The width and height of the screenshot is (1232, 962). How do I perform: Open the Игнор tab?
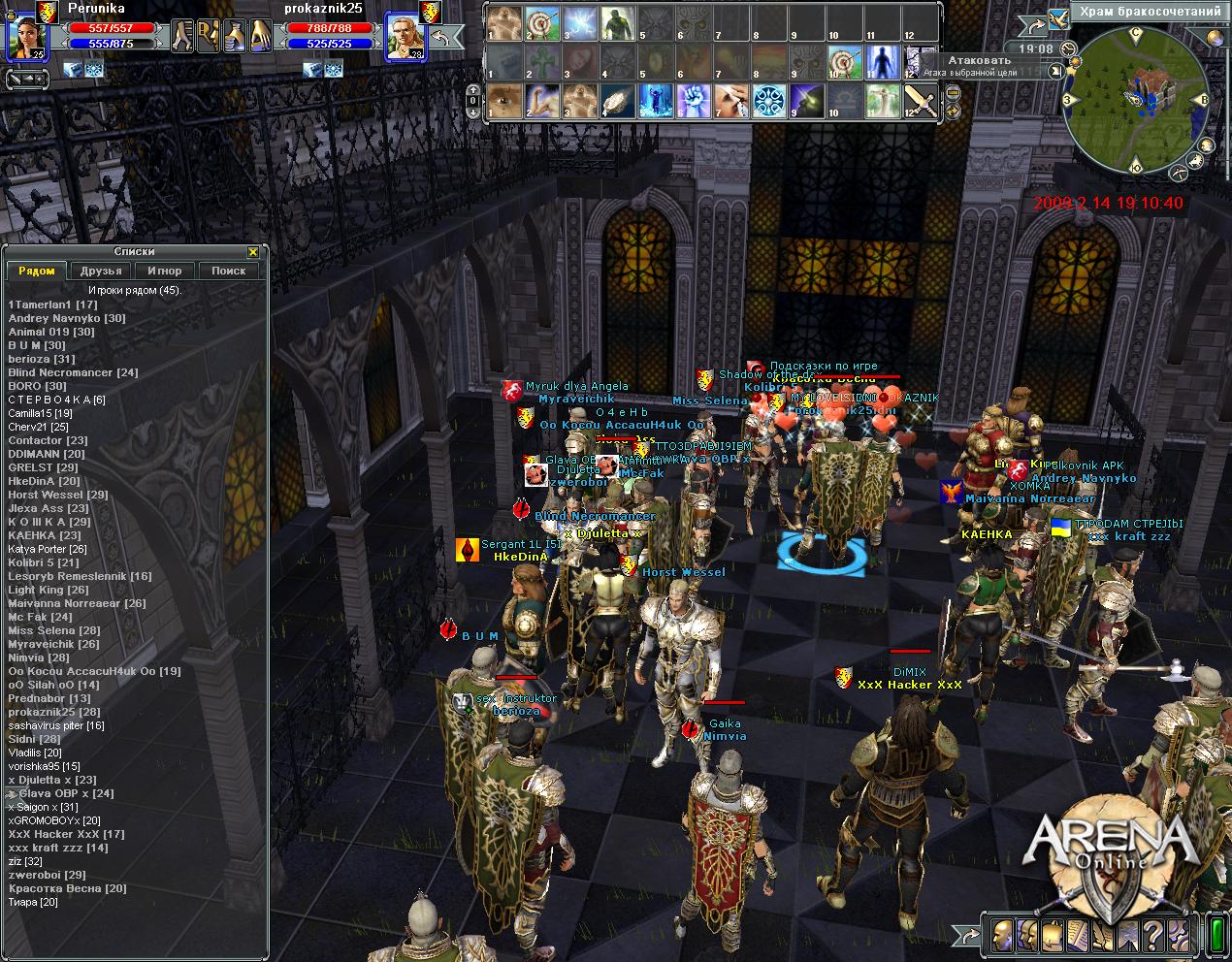[x=165, y=271]
